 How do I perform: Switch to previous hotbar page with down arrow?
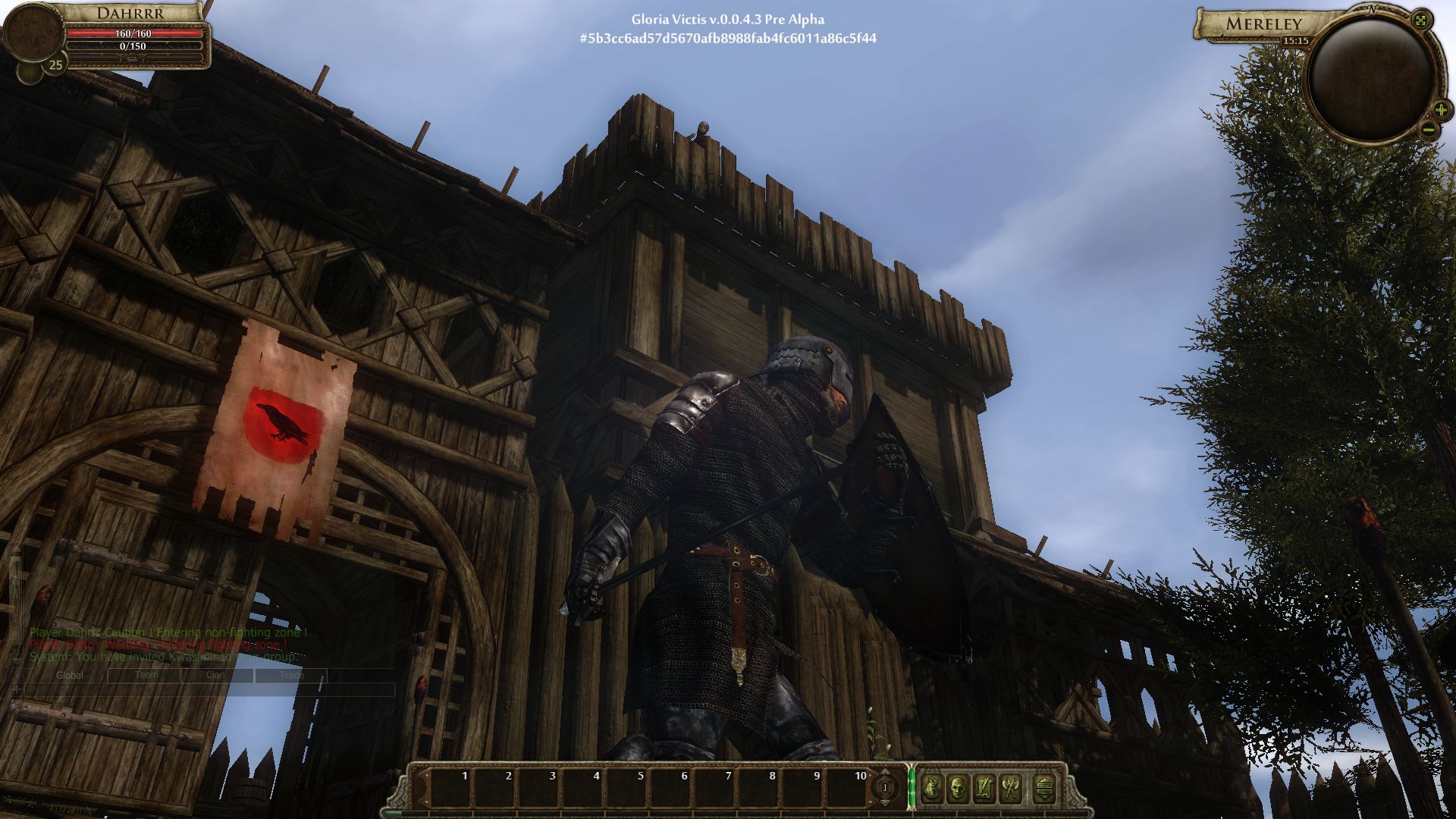[884, 802]
